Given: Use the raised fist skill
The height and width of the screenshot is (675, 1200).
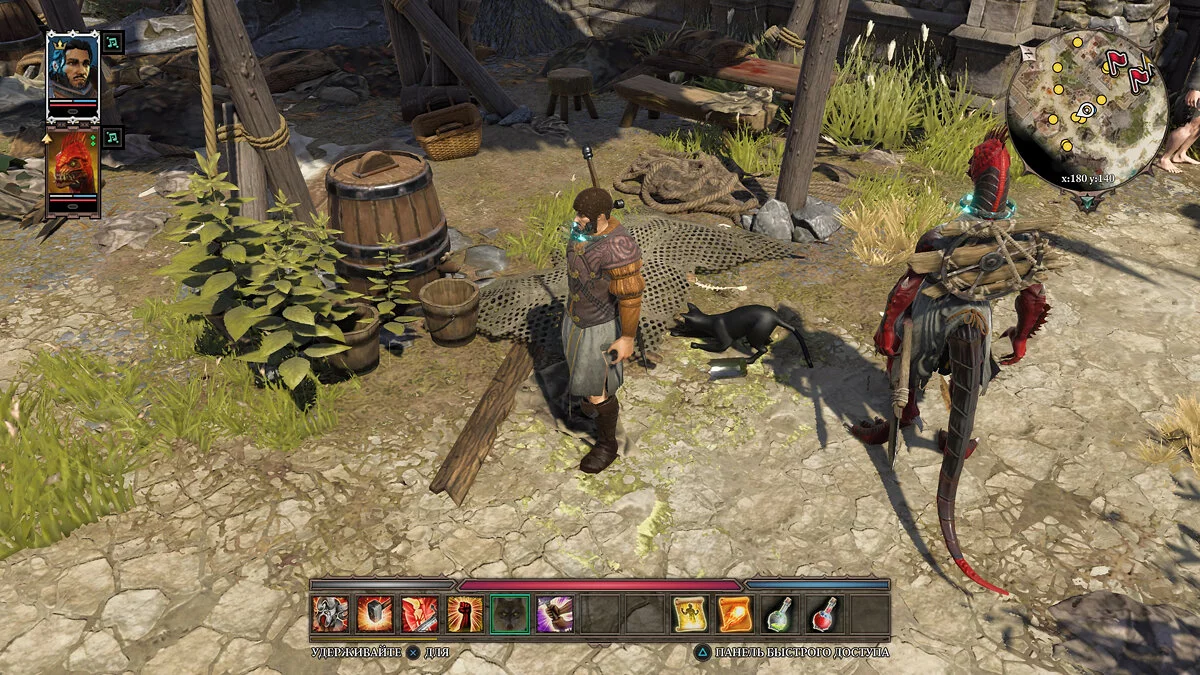Looking at the screenshot, I should 465,614.
